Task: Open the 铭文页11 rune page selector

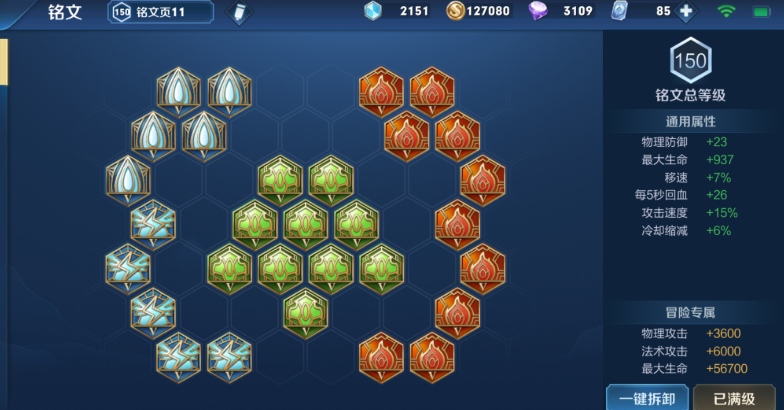Action: [160, 12]
